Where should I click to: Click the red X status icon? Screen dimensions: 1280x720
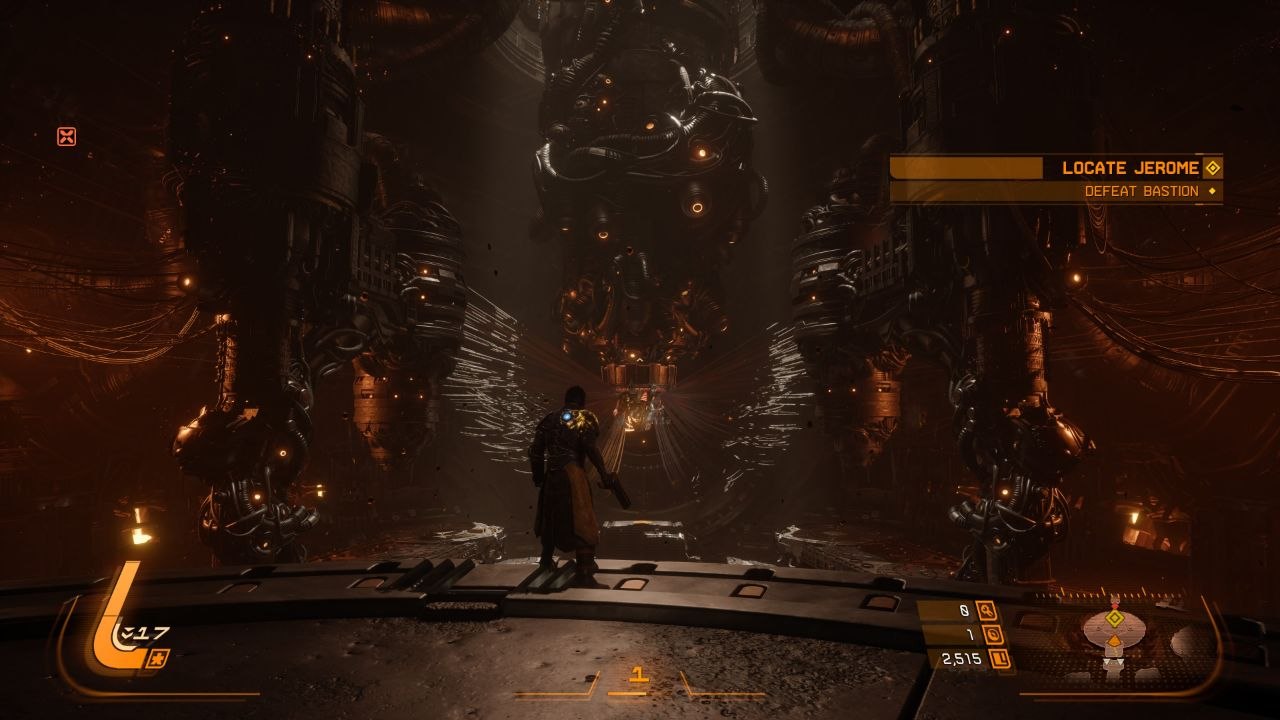(66, 137)
